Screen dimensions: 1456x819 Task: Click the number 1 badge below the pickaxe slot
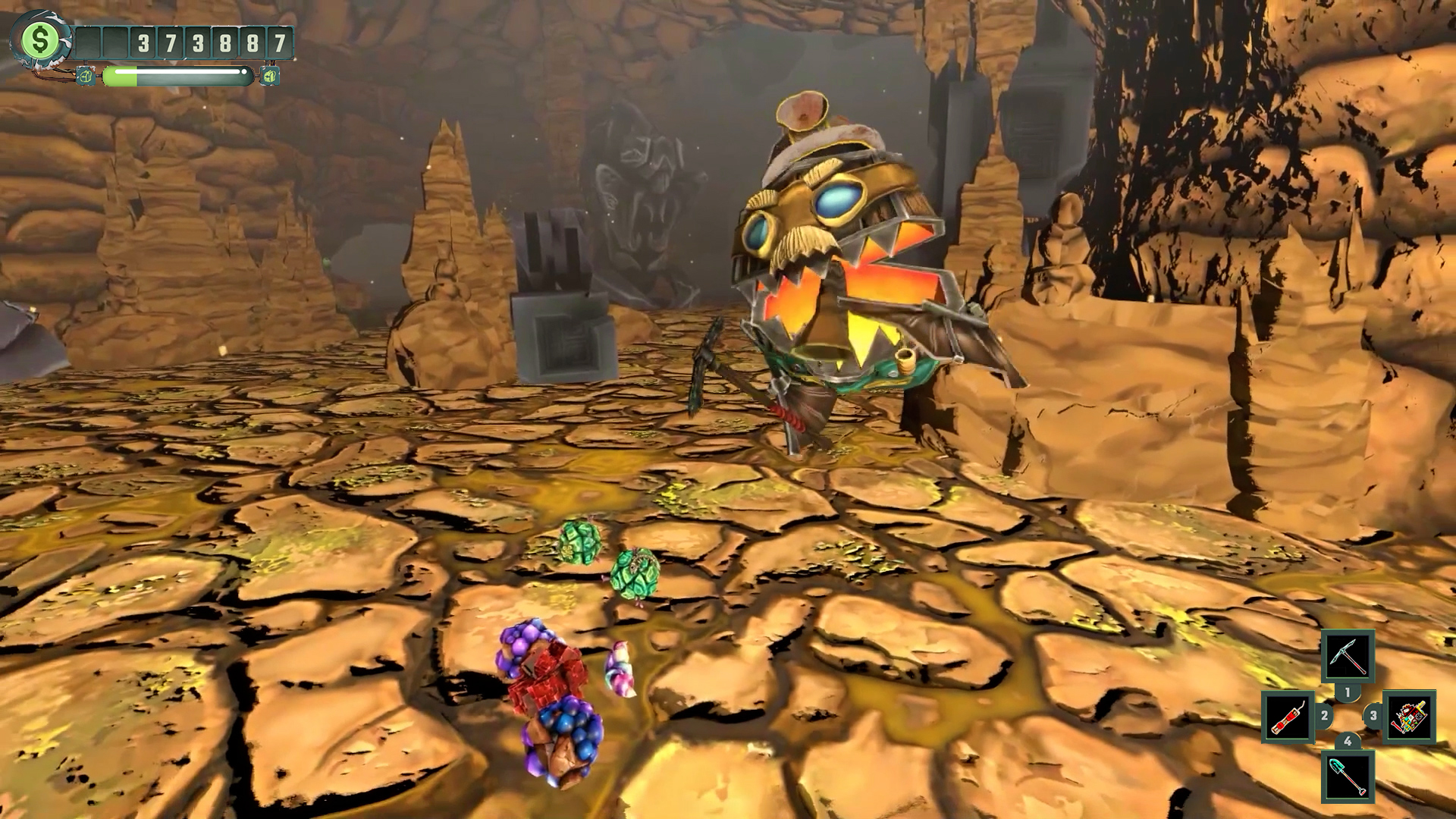[x=1347, y=691]
